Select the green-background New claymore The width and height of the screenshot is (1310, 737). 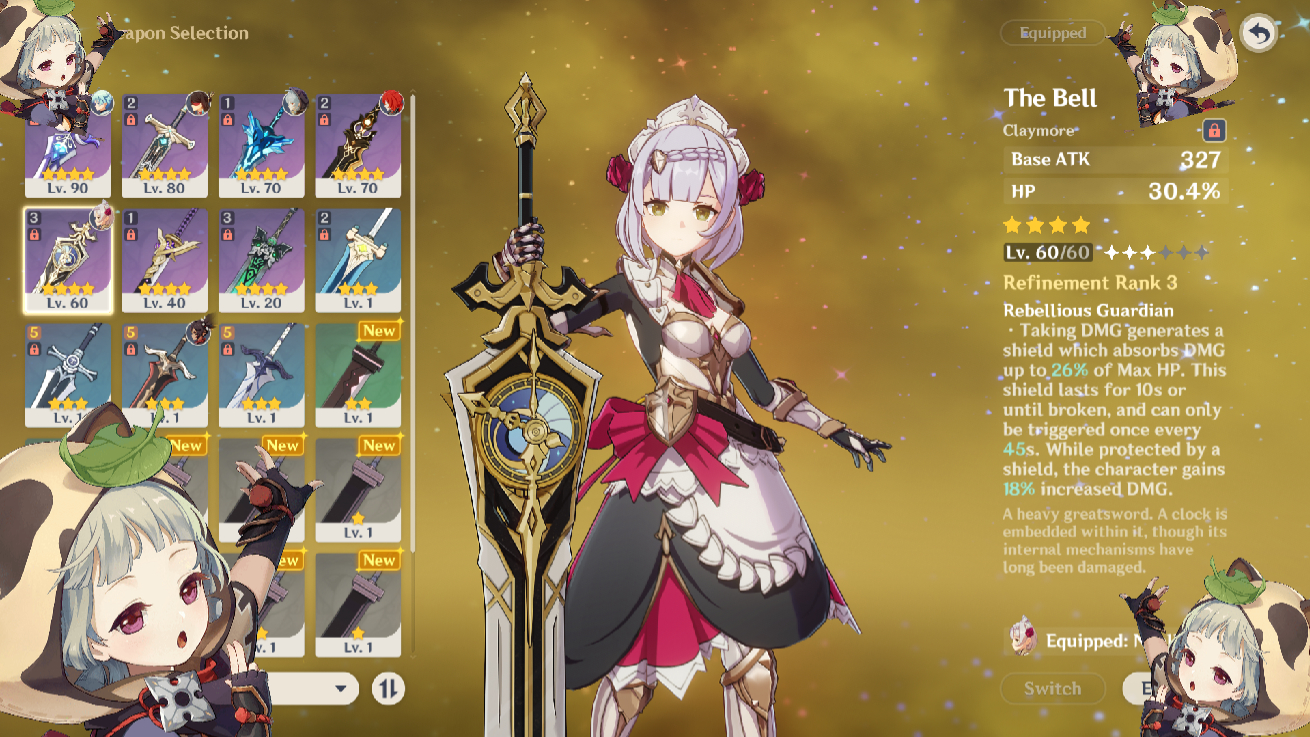(358, 374)
